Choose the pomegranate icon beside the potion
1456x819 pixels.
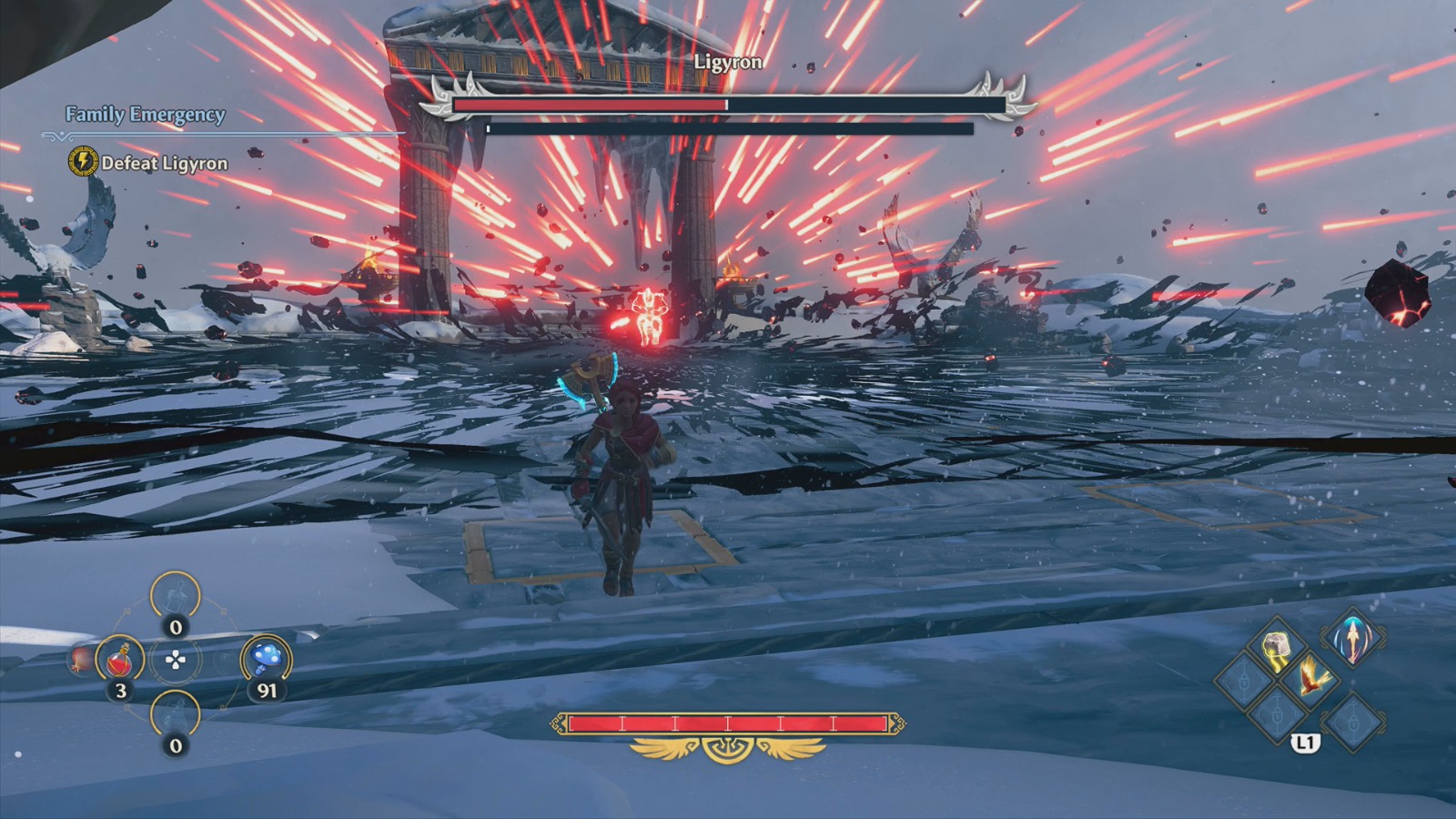click(80, 660)
